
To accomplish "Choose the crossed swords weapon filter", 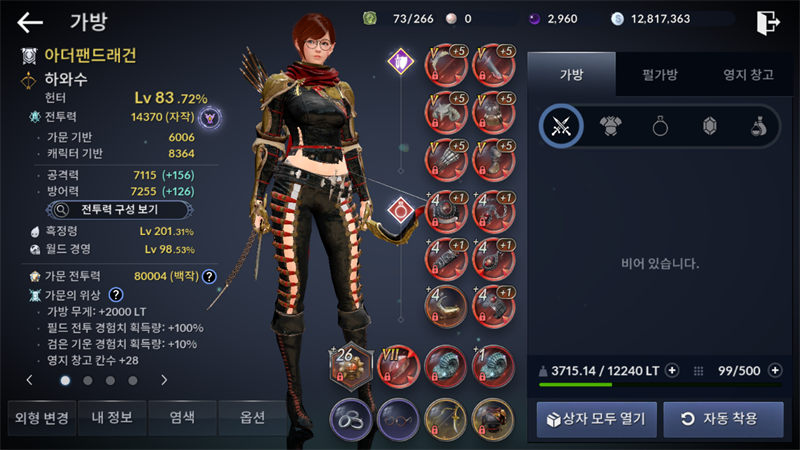I will [561, 126].
